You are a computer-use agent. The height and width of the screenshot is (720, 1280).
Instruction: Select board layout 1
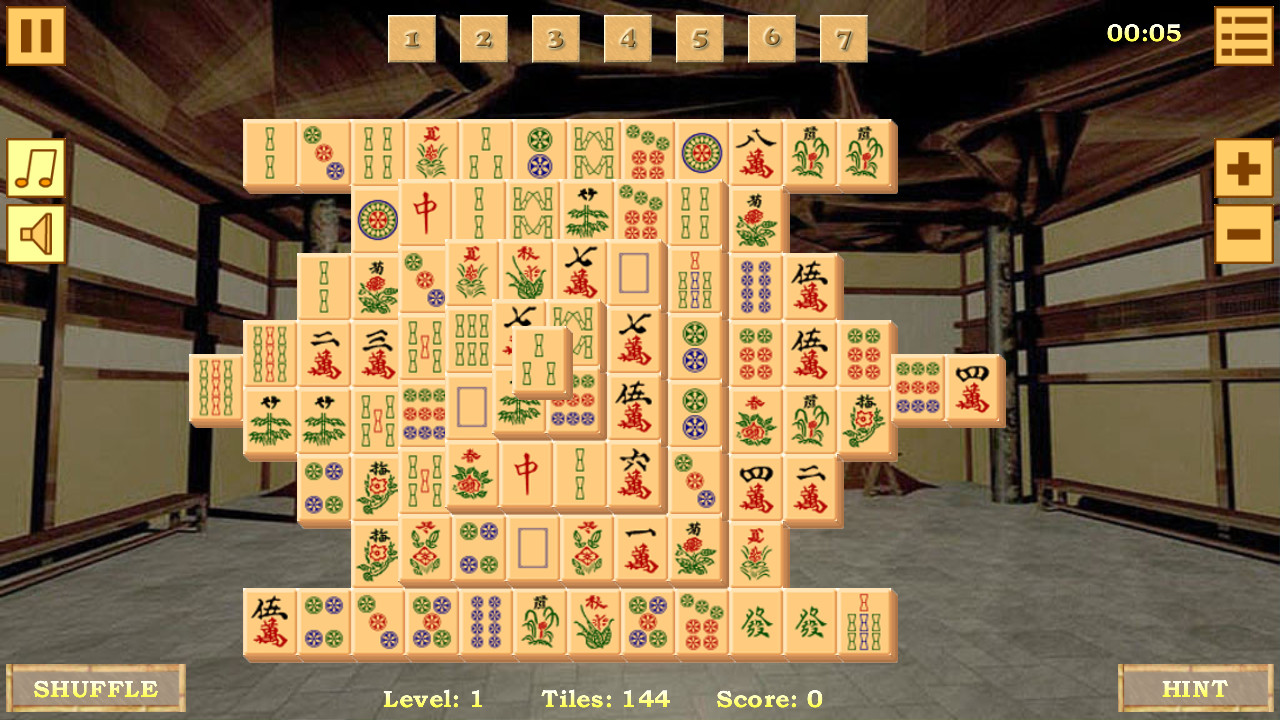coord(413,39)
